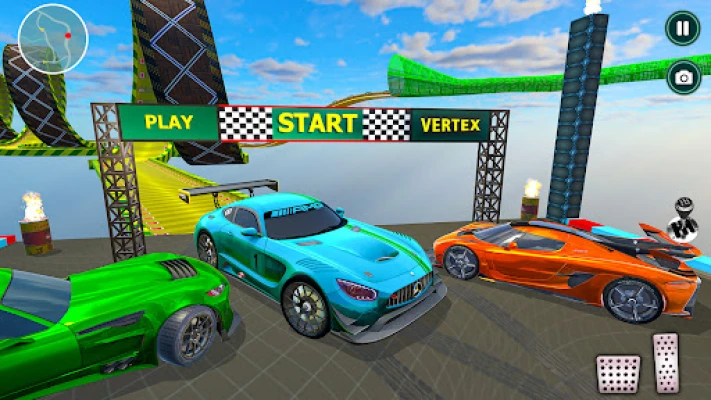711x400 pixels.
Task: Step on the gas pedal
Action: coord(666,362)
